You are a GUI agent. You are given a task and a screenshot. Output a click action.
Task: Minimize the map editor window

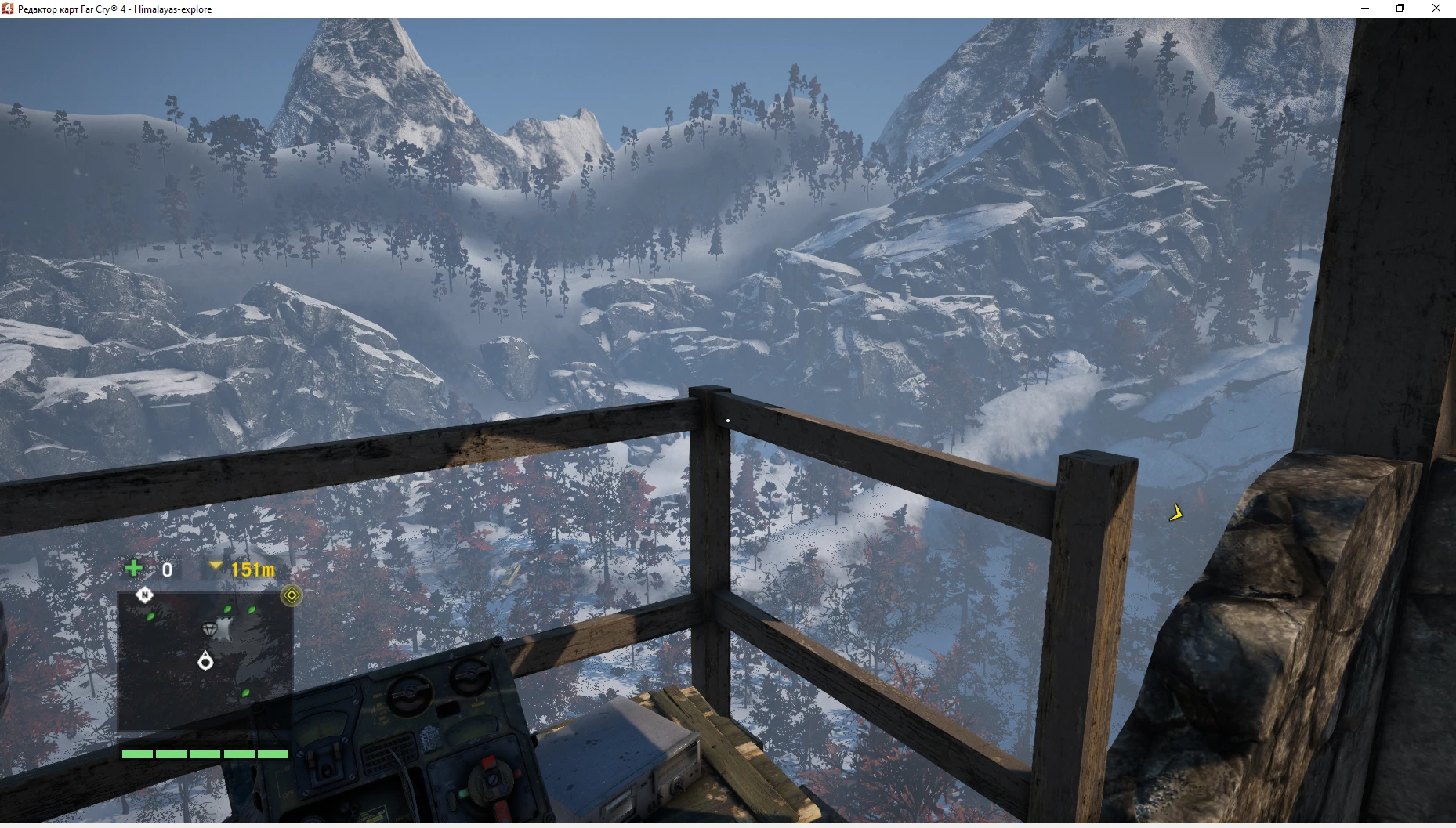pyautogui.click(x=1365, y=8)
